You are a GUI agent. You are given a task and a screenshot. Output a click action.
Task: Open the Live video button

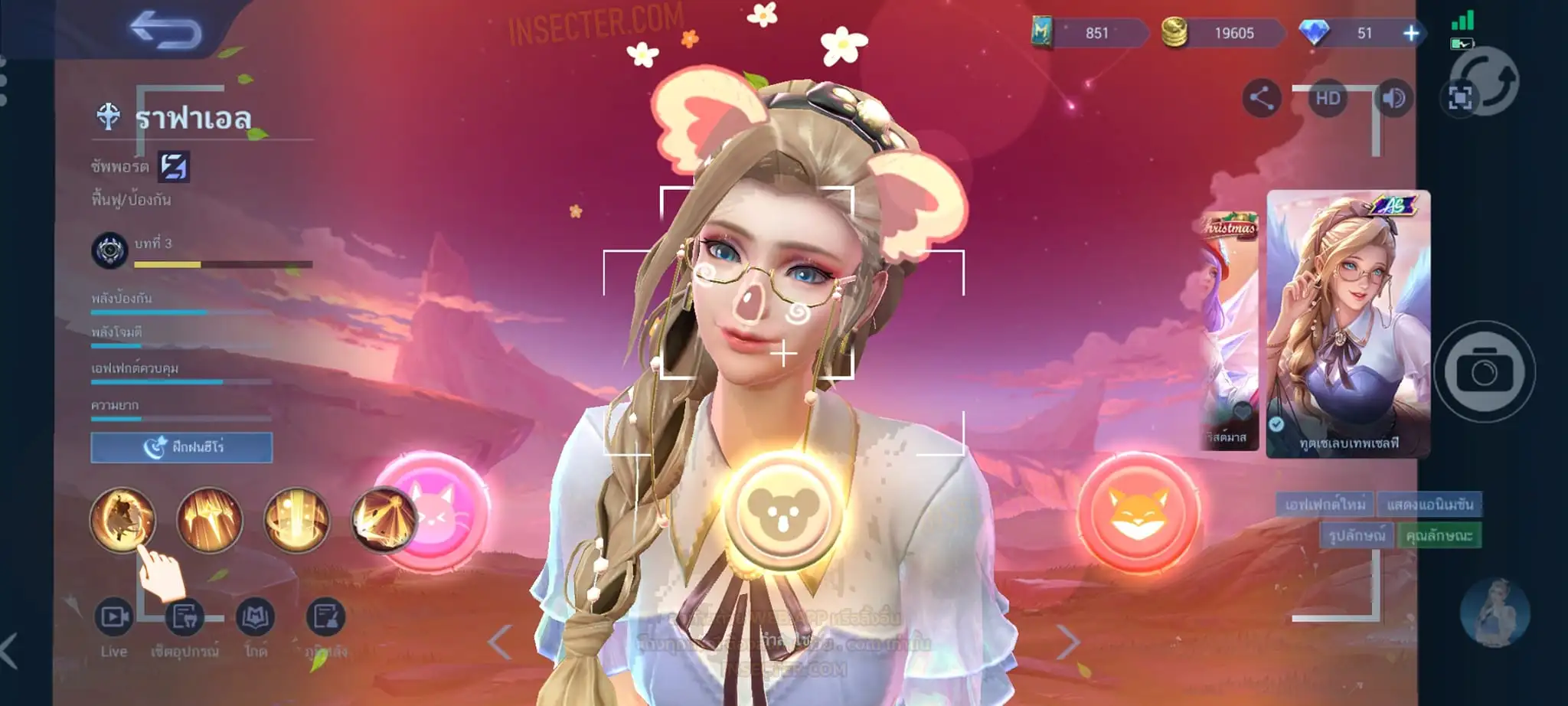coord(113,617)
